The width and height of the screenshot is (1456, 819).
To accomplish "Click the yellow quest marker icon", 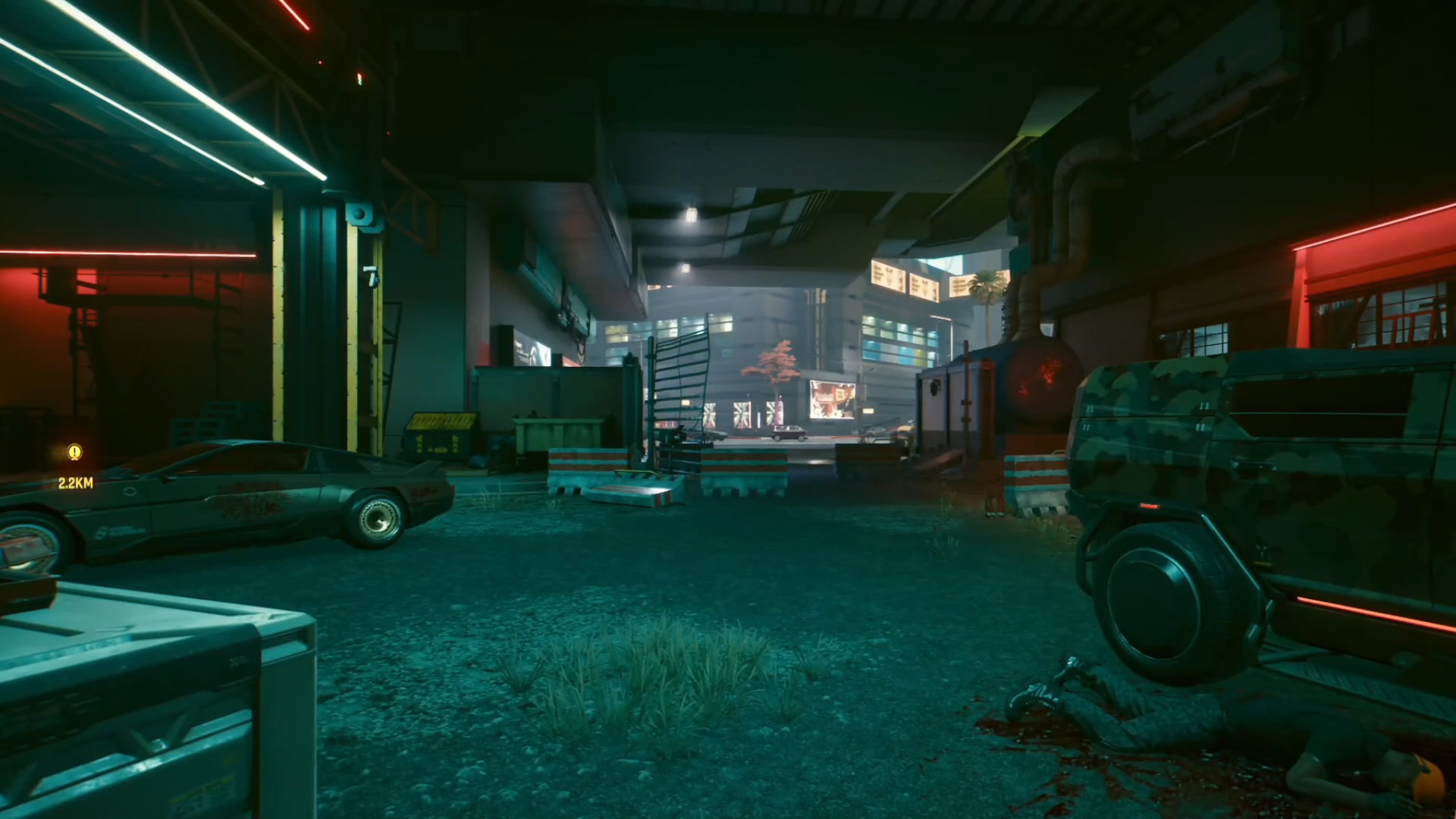I will click(74, 453).
